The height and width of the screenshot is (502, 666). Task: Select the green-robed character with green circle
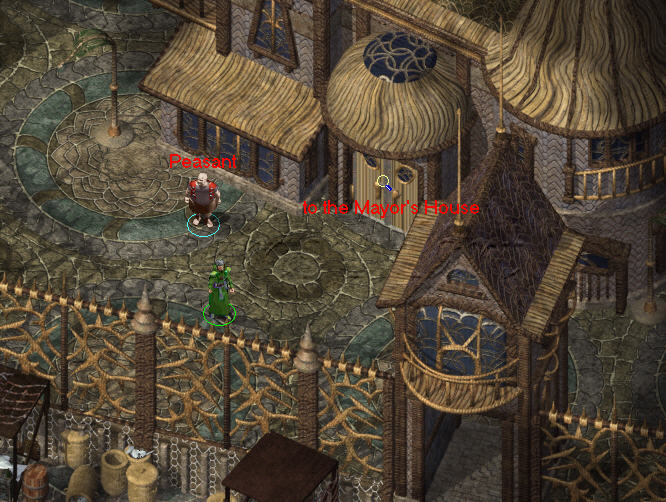point(219,292)
